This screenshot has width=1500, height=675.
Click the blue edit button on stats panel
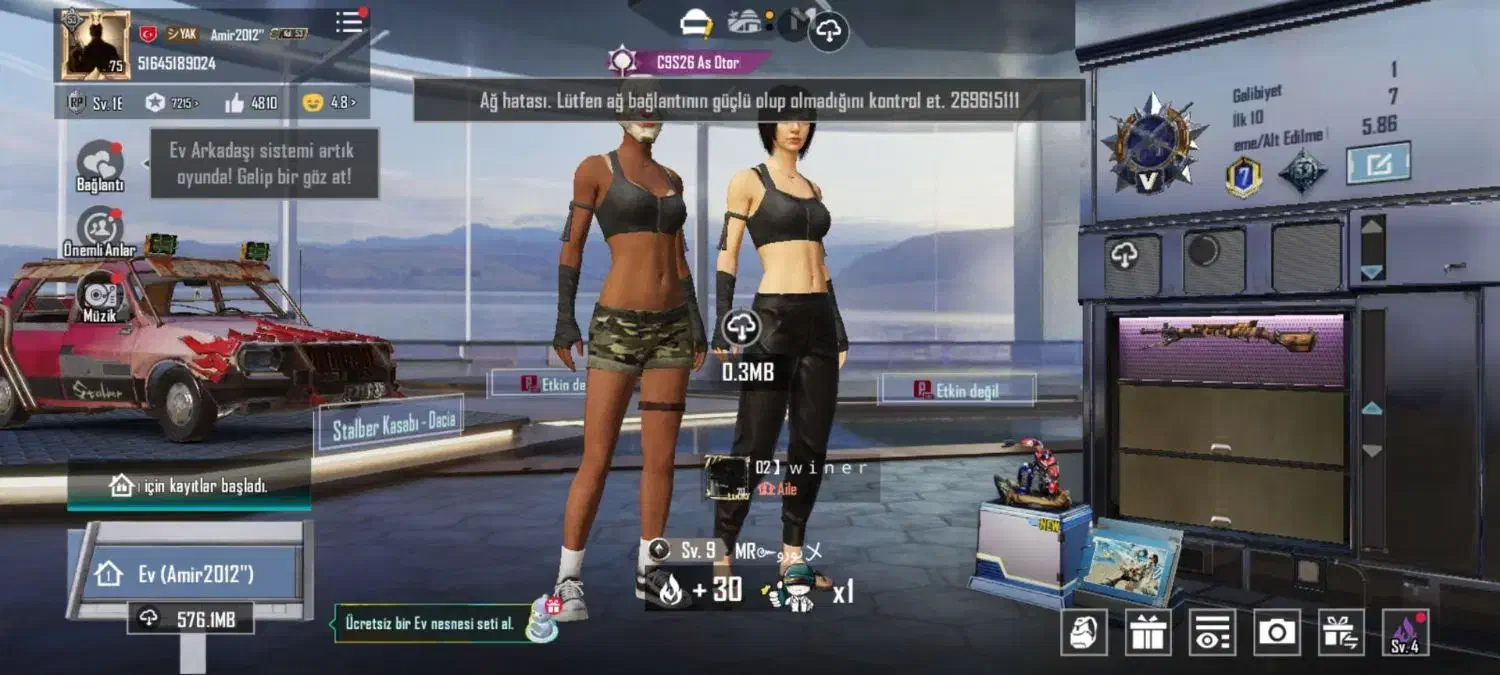1377,163
